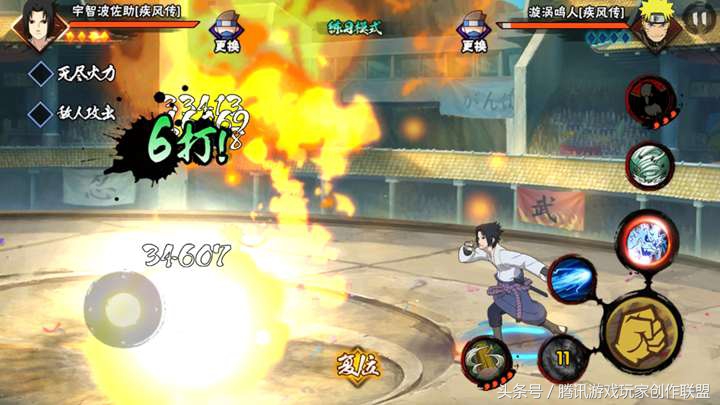
Task: Change the left player's ninja via 更换
Action: click(x=227, y=34)
